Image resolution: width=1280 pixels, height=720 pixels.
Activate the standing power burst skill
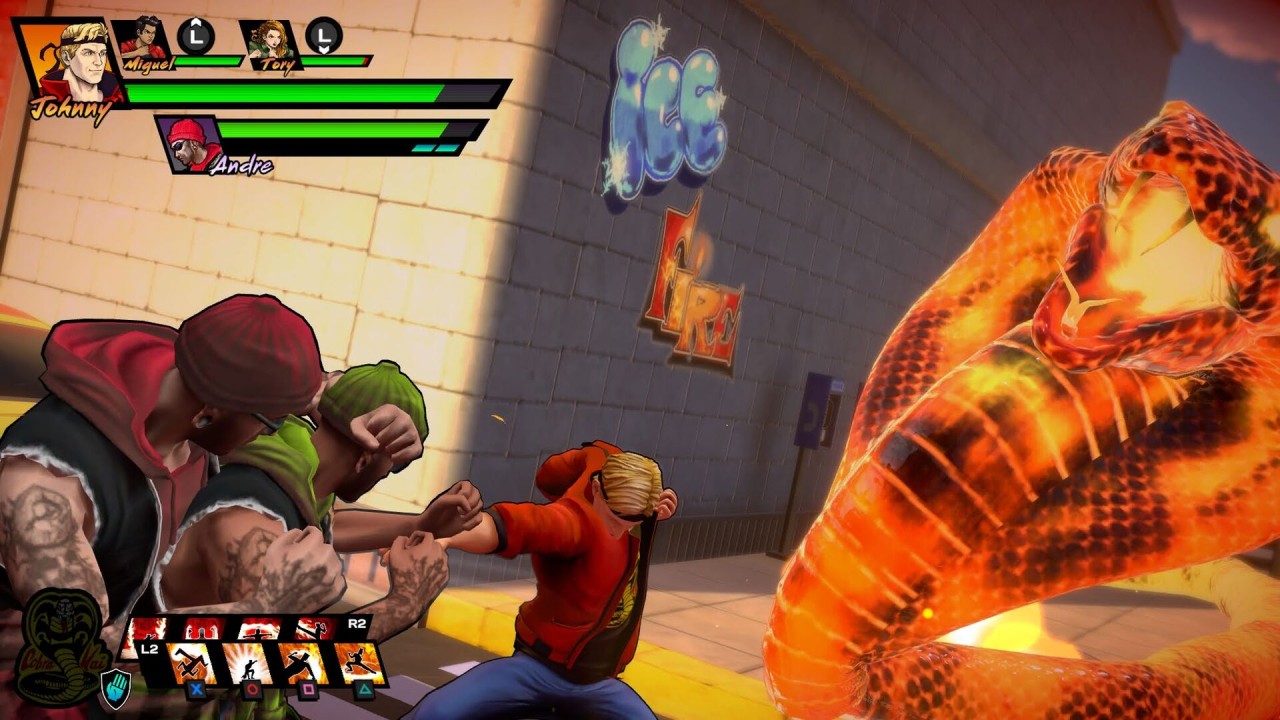pyautogui.click(x=246, y=661)
